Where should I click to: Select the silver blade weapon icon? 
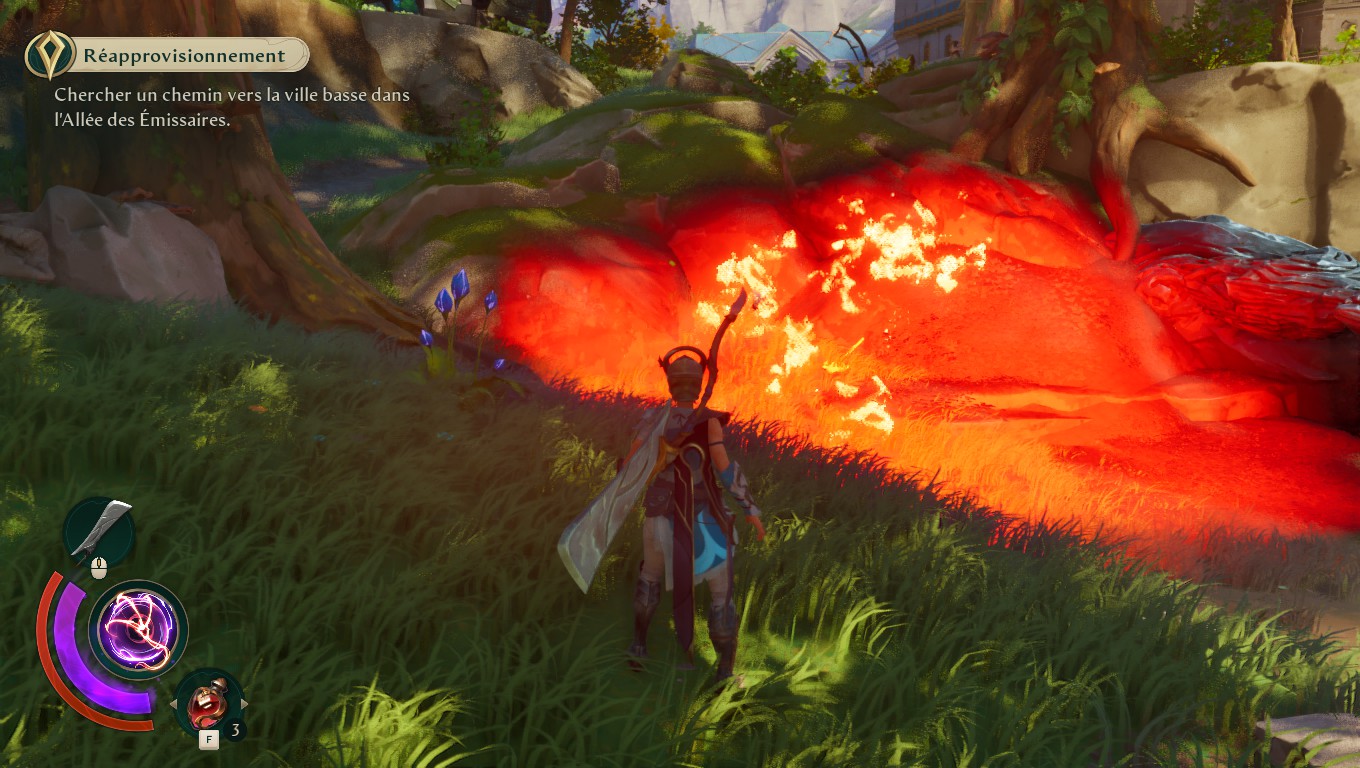click(x=99, y=529)
